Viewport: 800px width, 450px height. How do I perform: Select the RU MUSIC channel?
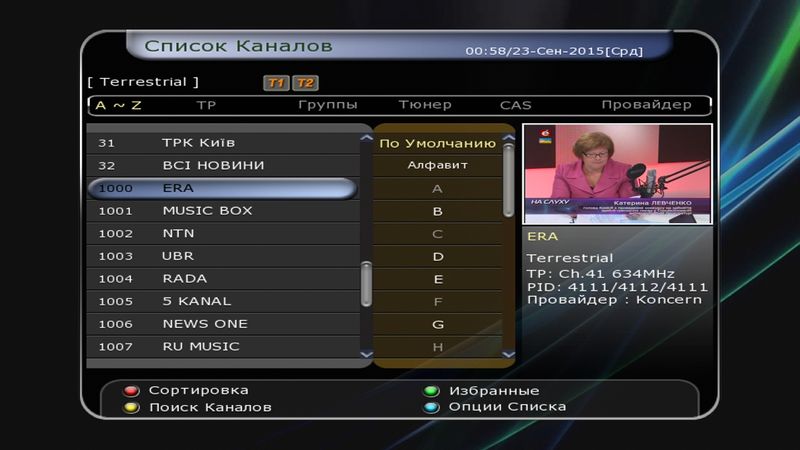pyautogui.click(x=222, y=347)
